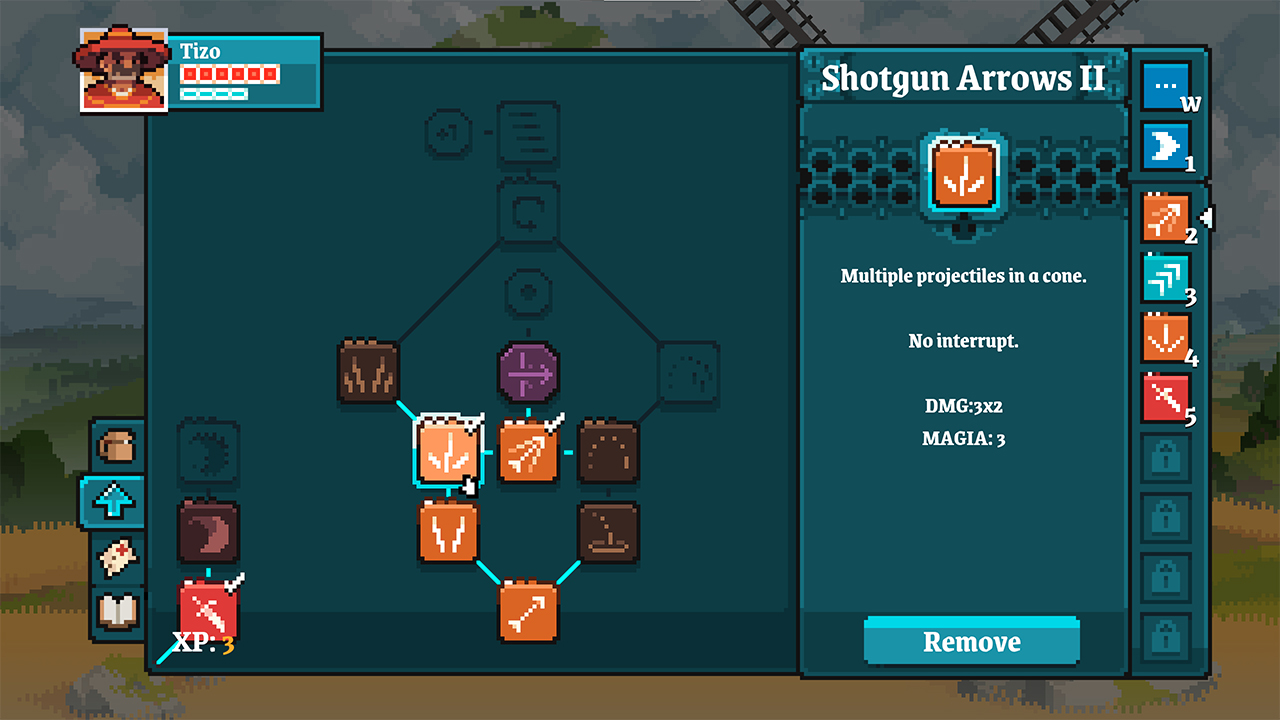Click the blue '...' slot labeled w

tap(1165, 85)
